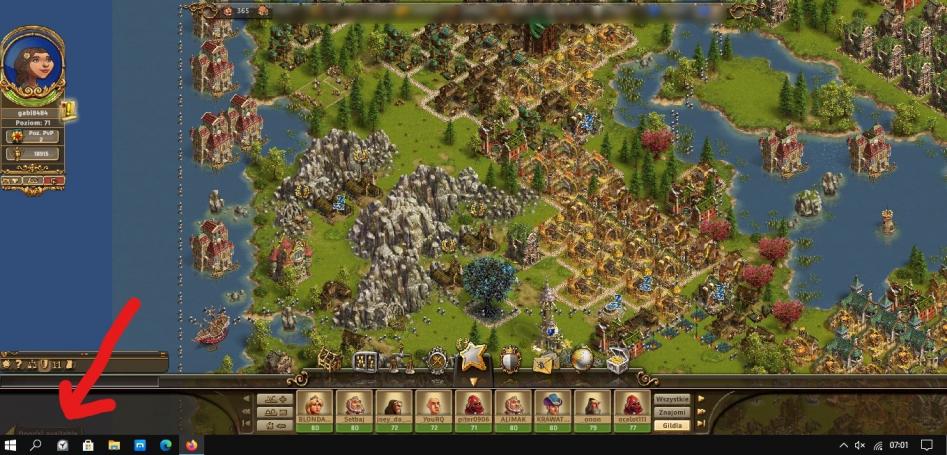Image resolution: width=947 pixels, height=455 pixels.
Task: Select friend BLONDA in the friends bar
Action: (313, 407)
